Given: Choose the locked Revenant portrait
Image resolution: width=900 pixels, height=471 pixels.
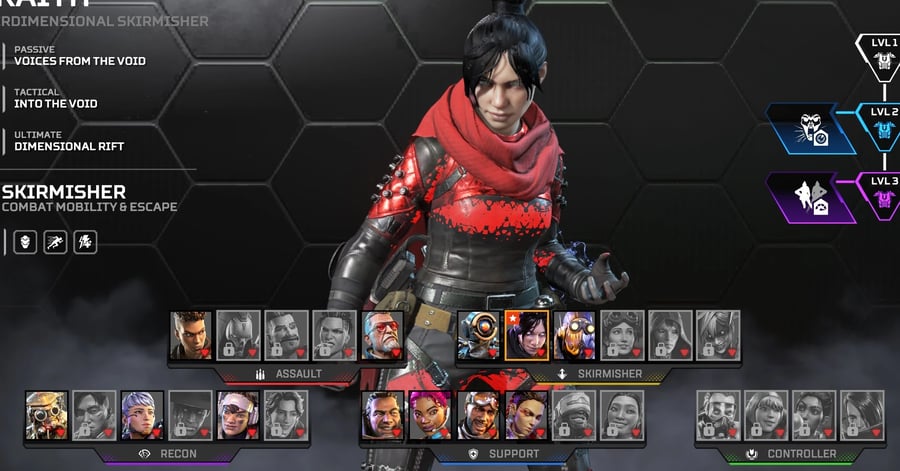Looking at the screenshot, I should (x=238, y=335).
